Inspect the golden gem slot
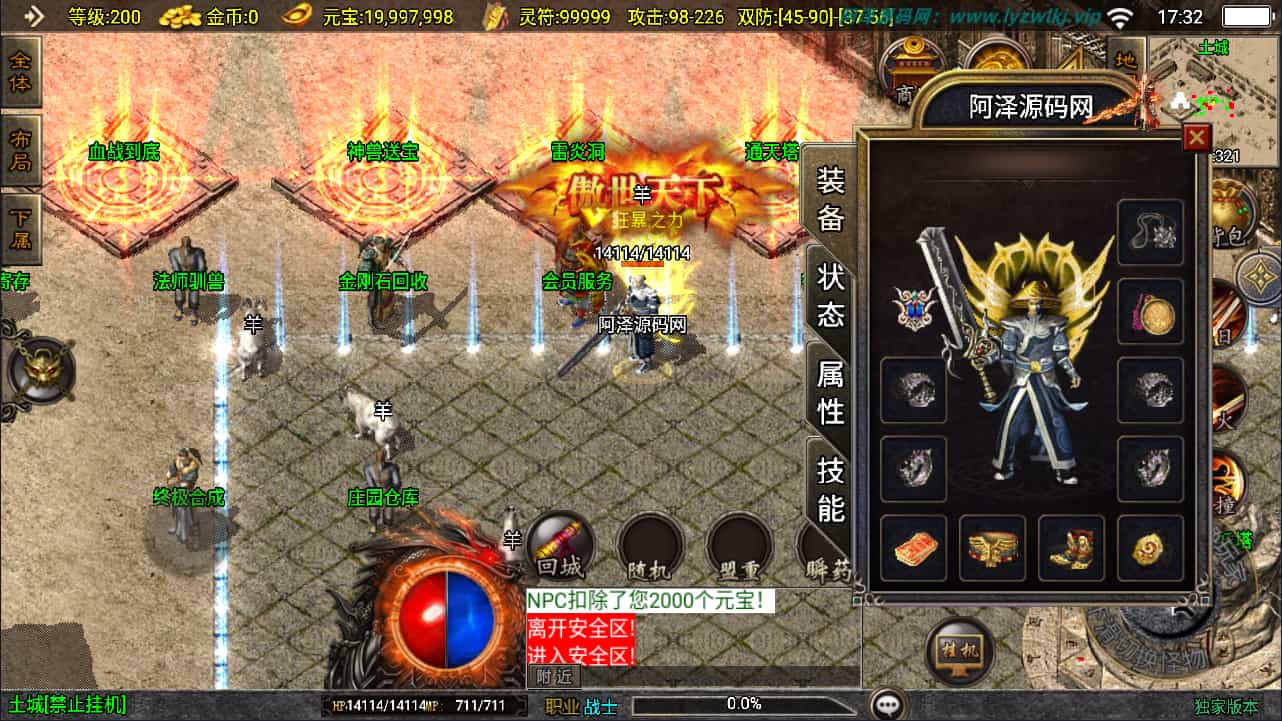 (1150, 548)
